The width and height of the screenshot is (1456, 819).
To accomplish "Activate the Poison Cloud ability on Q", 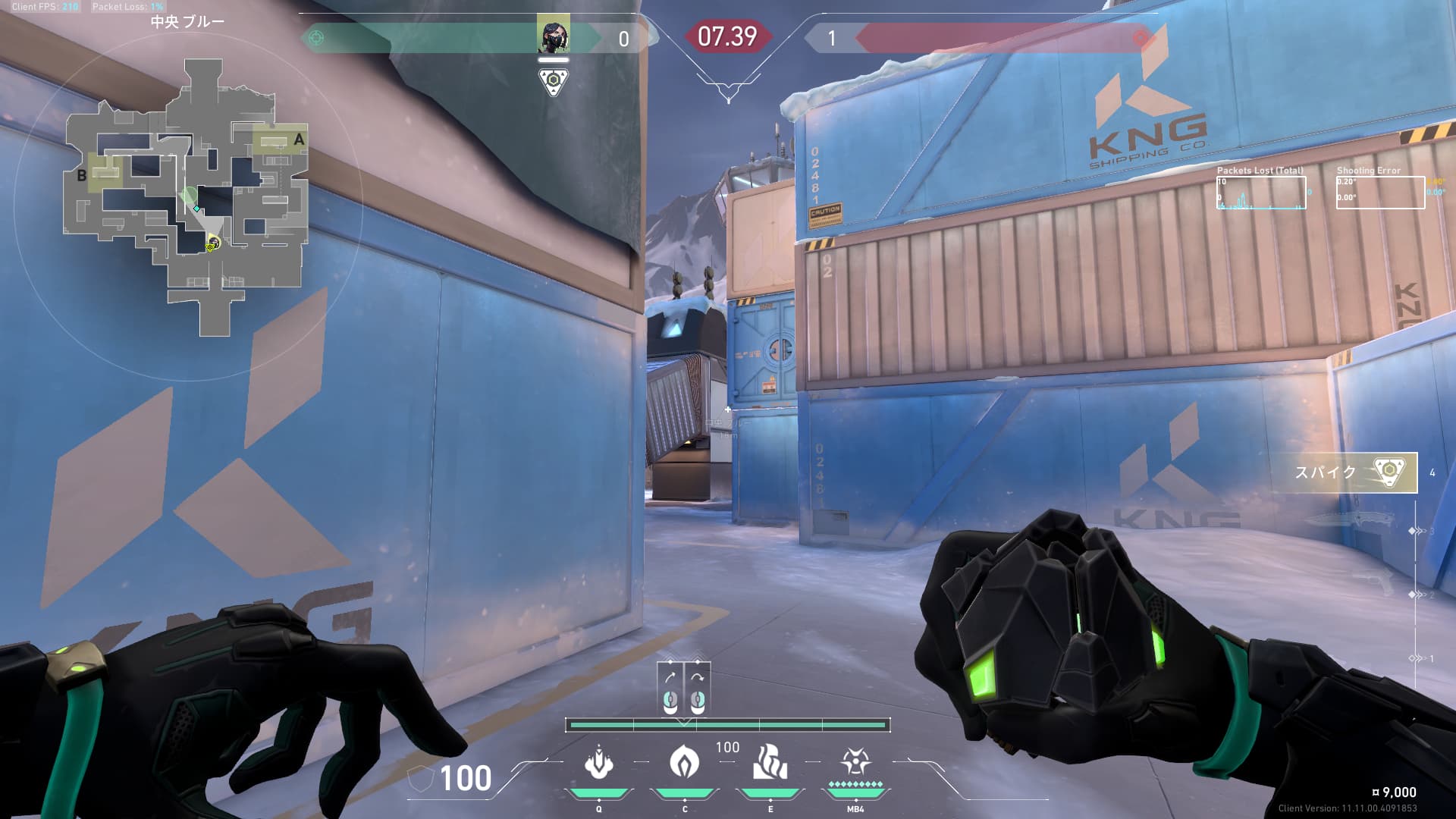I will [x=599, y=763].
